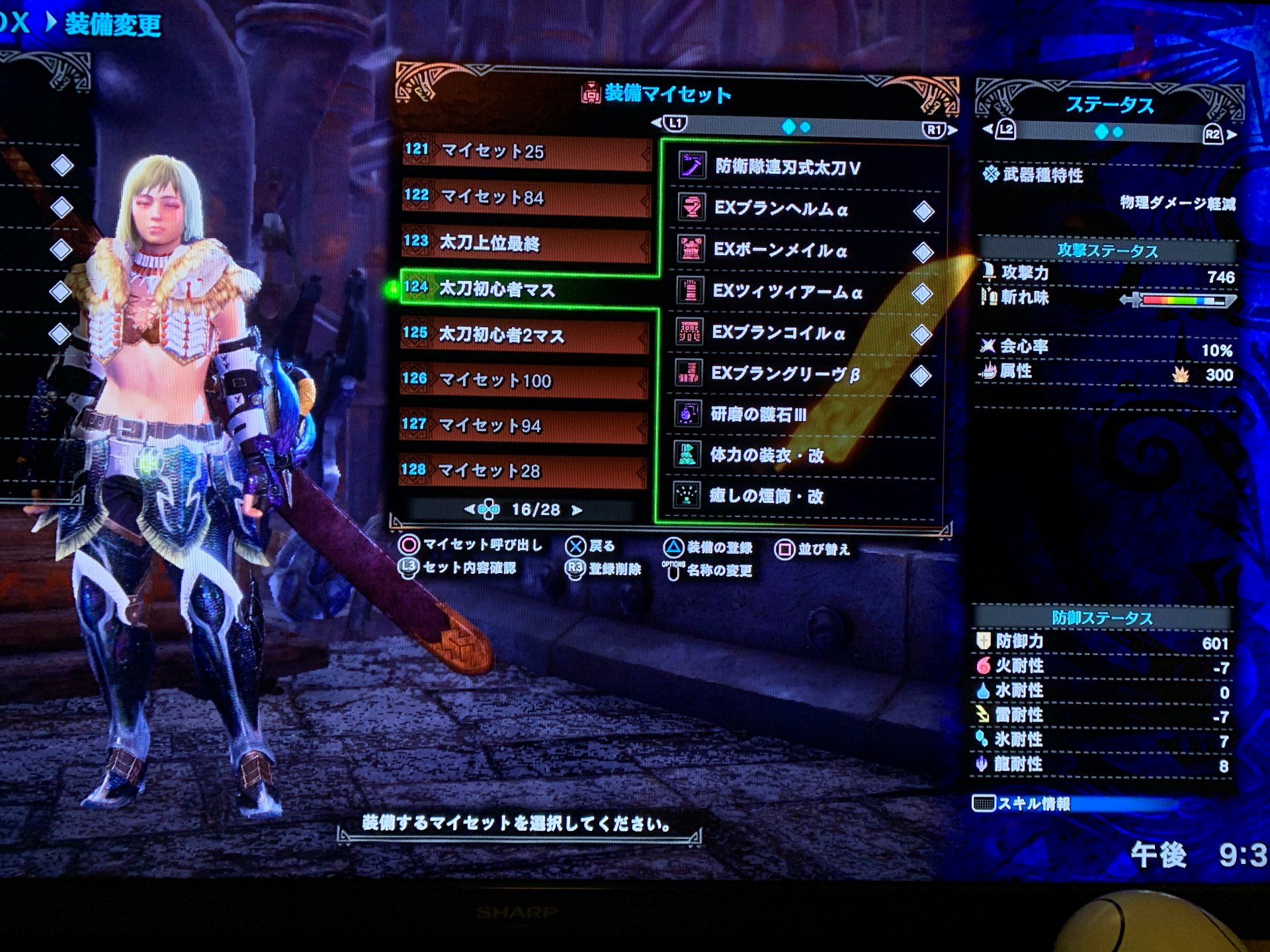Select mantle 体力の装衣・改
The height and width of the screenshot is (952, 1270).
[x=767, y=456]
